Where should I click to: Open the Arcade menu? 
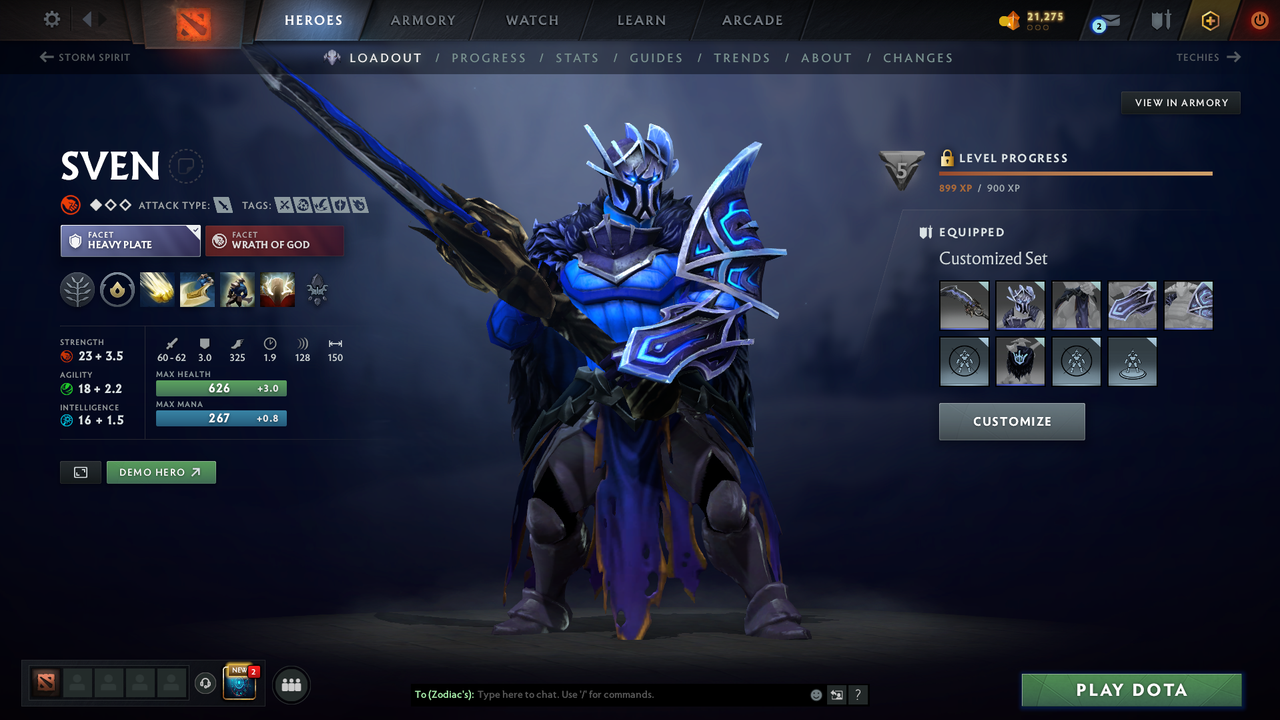pos(751,20)
